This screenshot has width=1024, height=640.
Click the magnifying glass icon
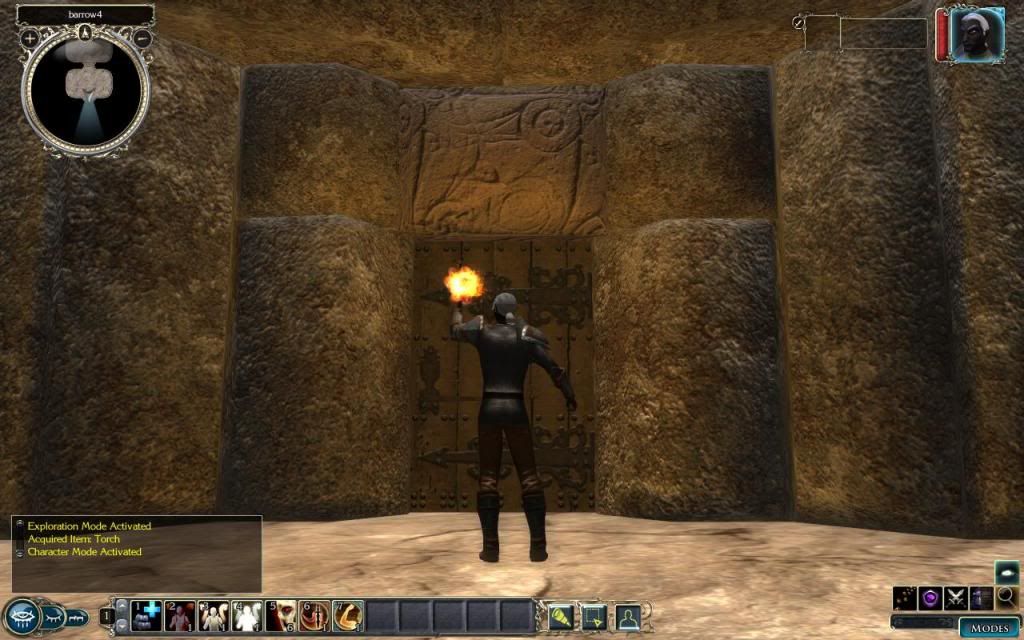point(1006,598)
